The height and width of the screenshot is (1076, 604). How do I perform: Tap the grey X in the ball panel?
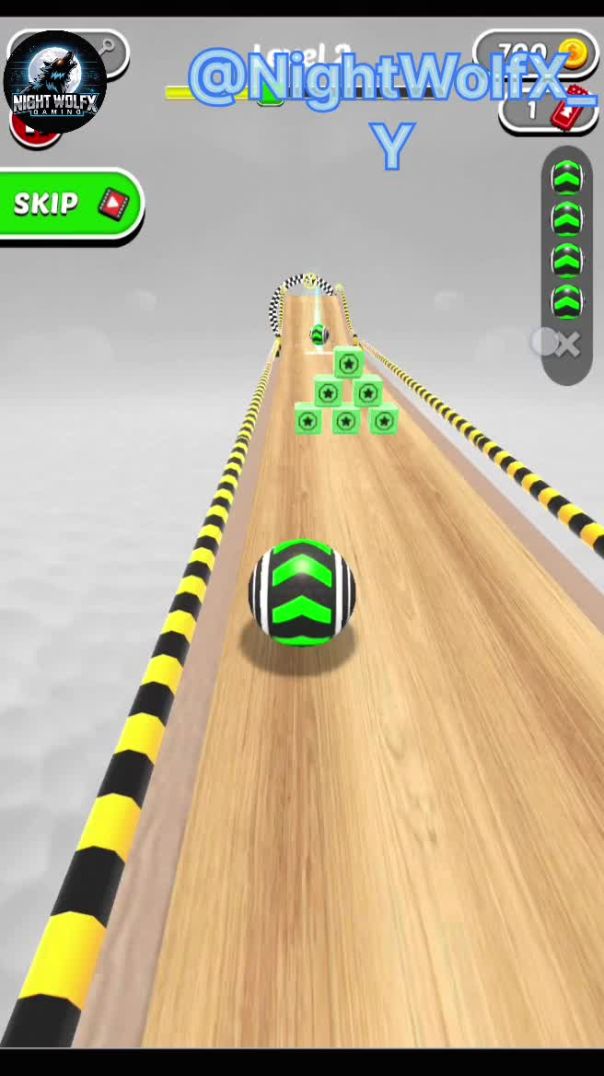click(x=567, y=346)
